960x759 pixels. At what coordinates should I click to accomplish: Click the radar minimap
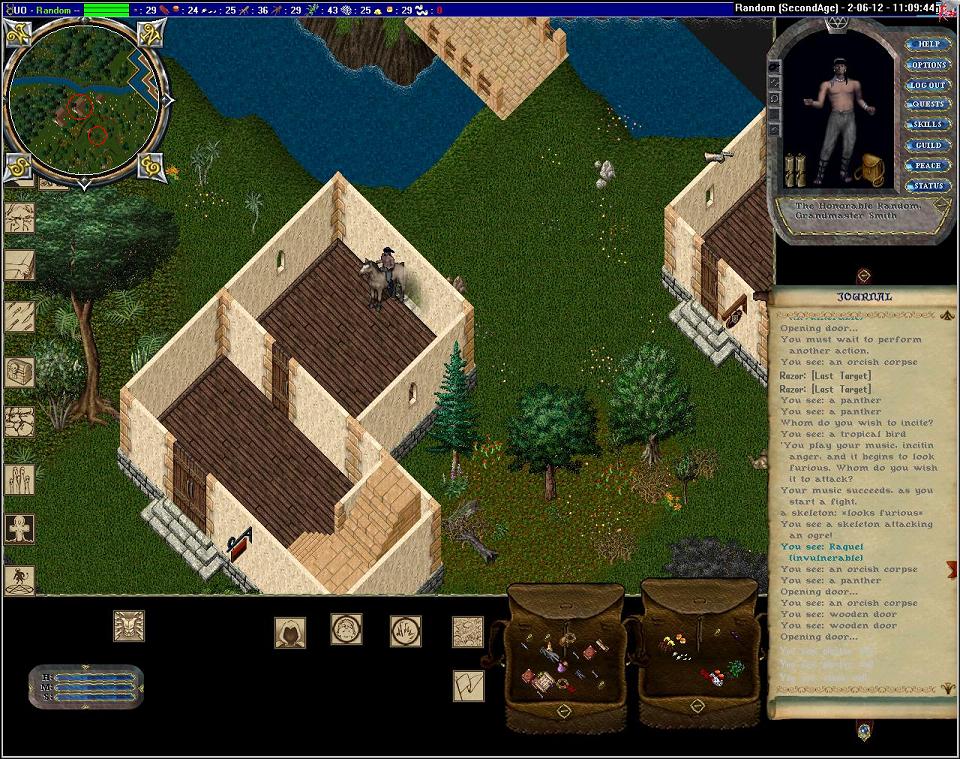(x=84, y=99)
